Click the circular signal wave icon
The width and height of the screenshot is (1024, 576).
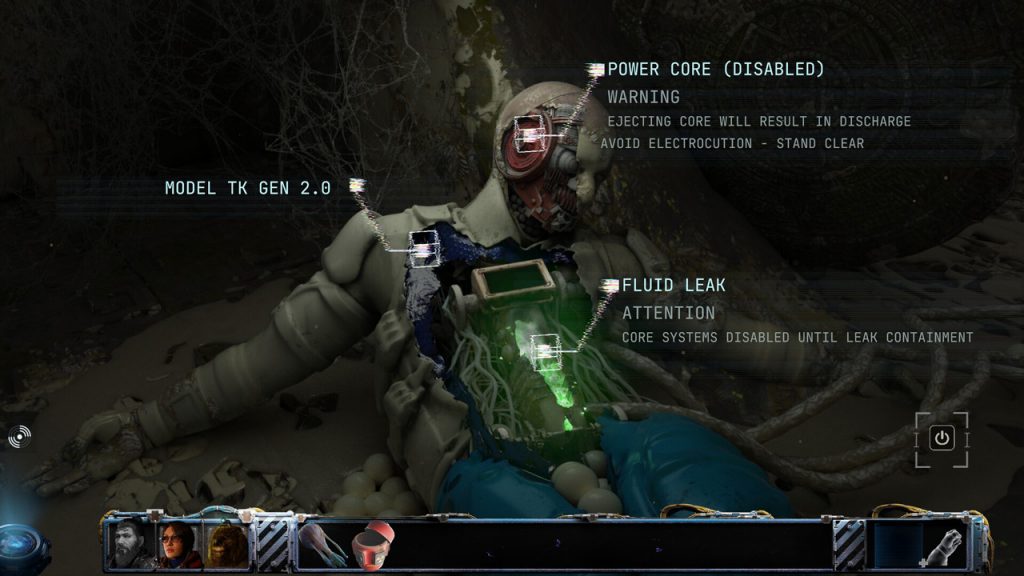pos(19,436)
